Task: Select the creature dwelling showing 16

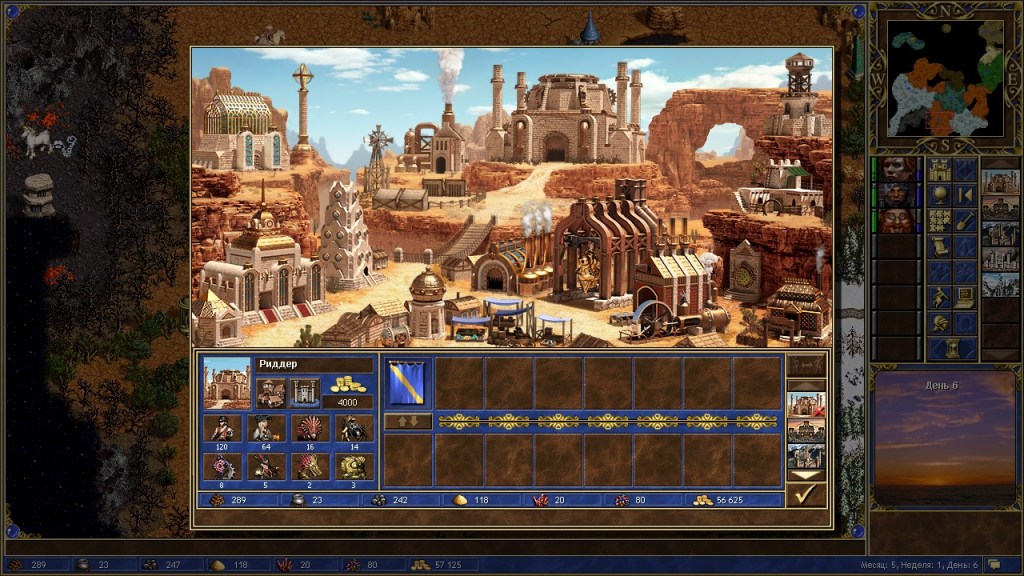Action: 309,428
